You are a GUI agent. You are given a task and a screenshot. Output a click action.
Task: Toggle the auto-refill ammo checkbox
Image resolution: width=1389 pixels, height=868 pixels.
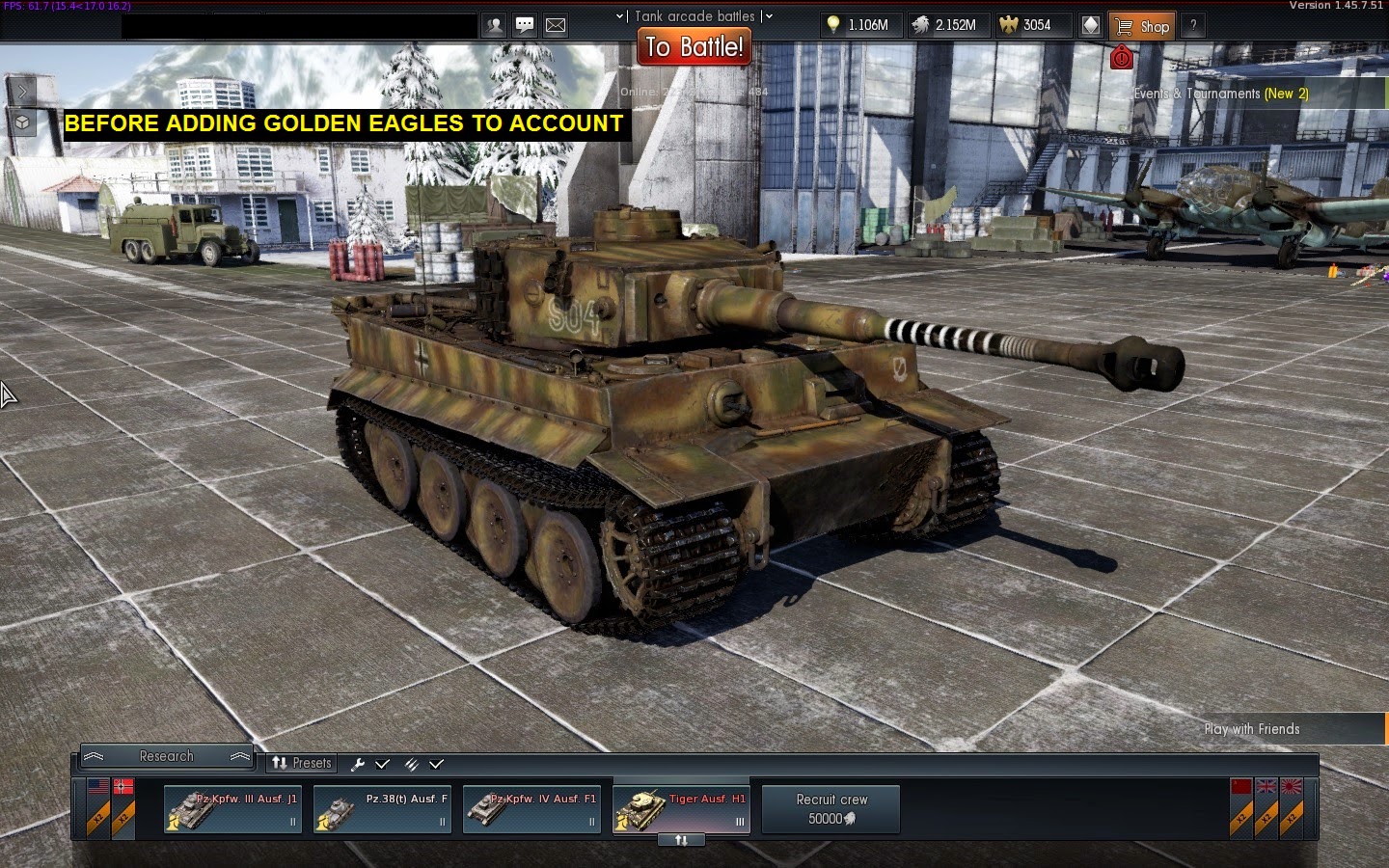436,764
